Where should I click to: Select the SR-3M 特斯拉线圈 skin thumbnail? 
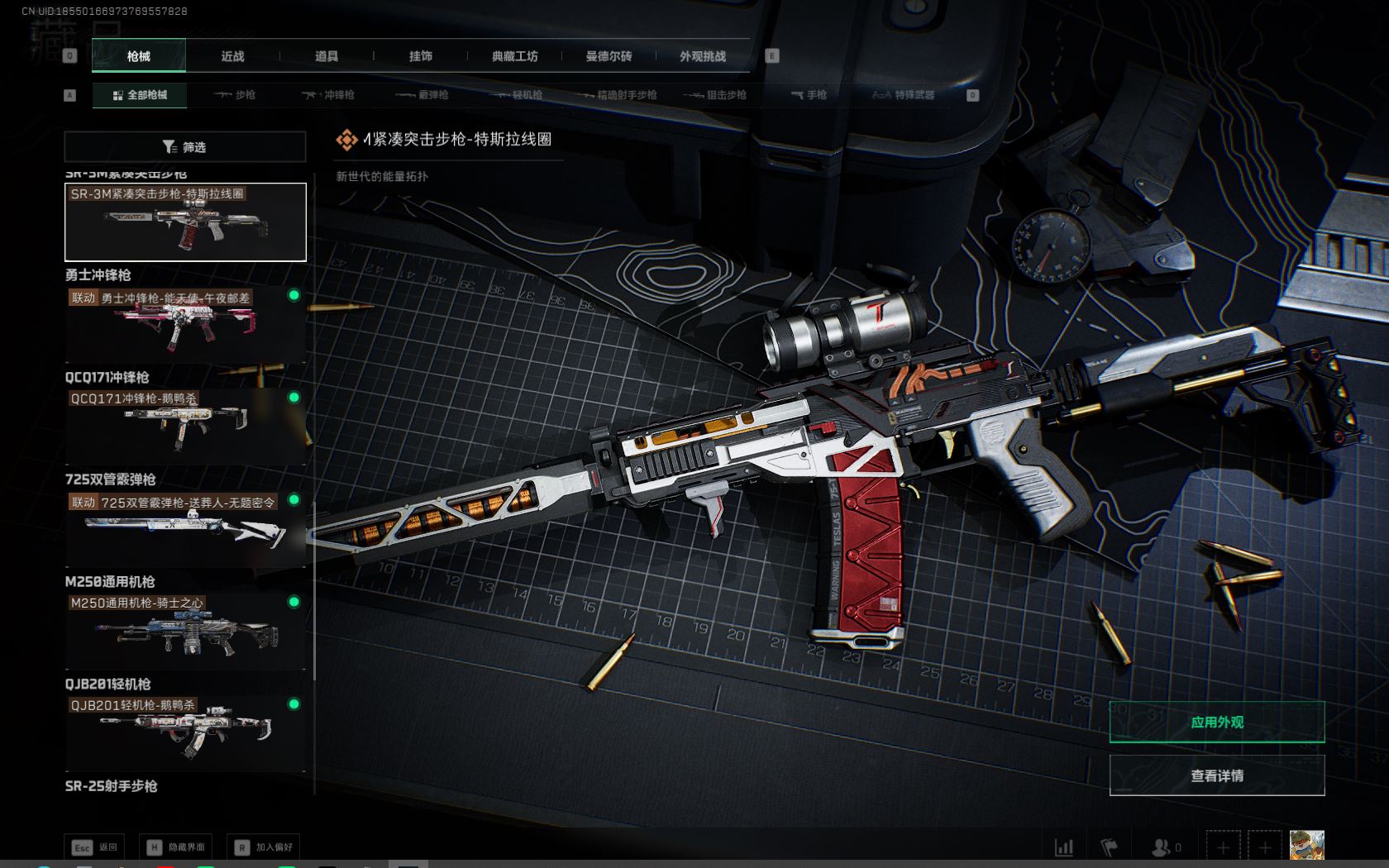point(185,222)
